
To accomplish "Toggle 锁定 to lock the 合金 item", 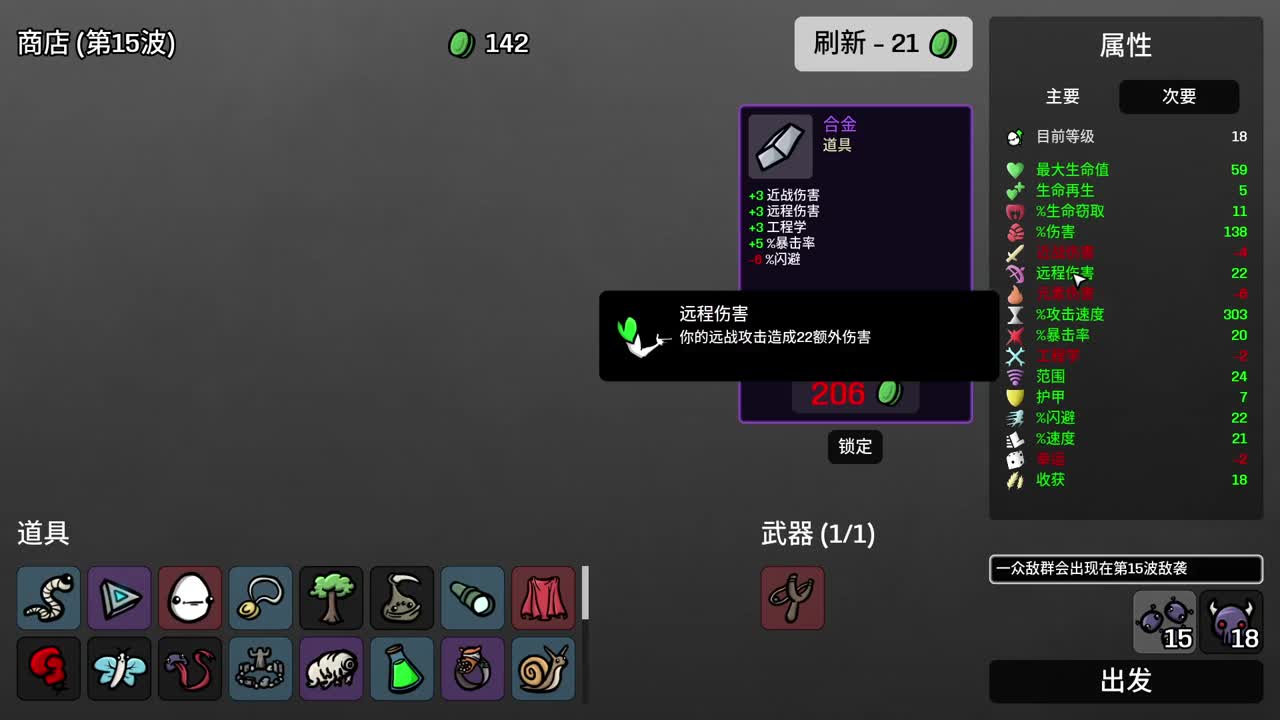I will pyautogui.click(x=855, y=447).
